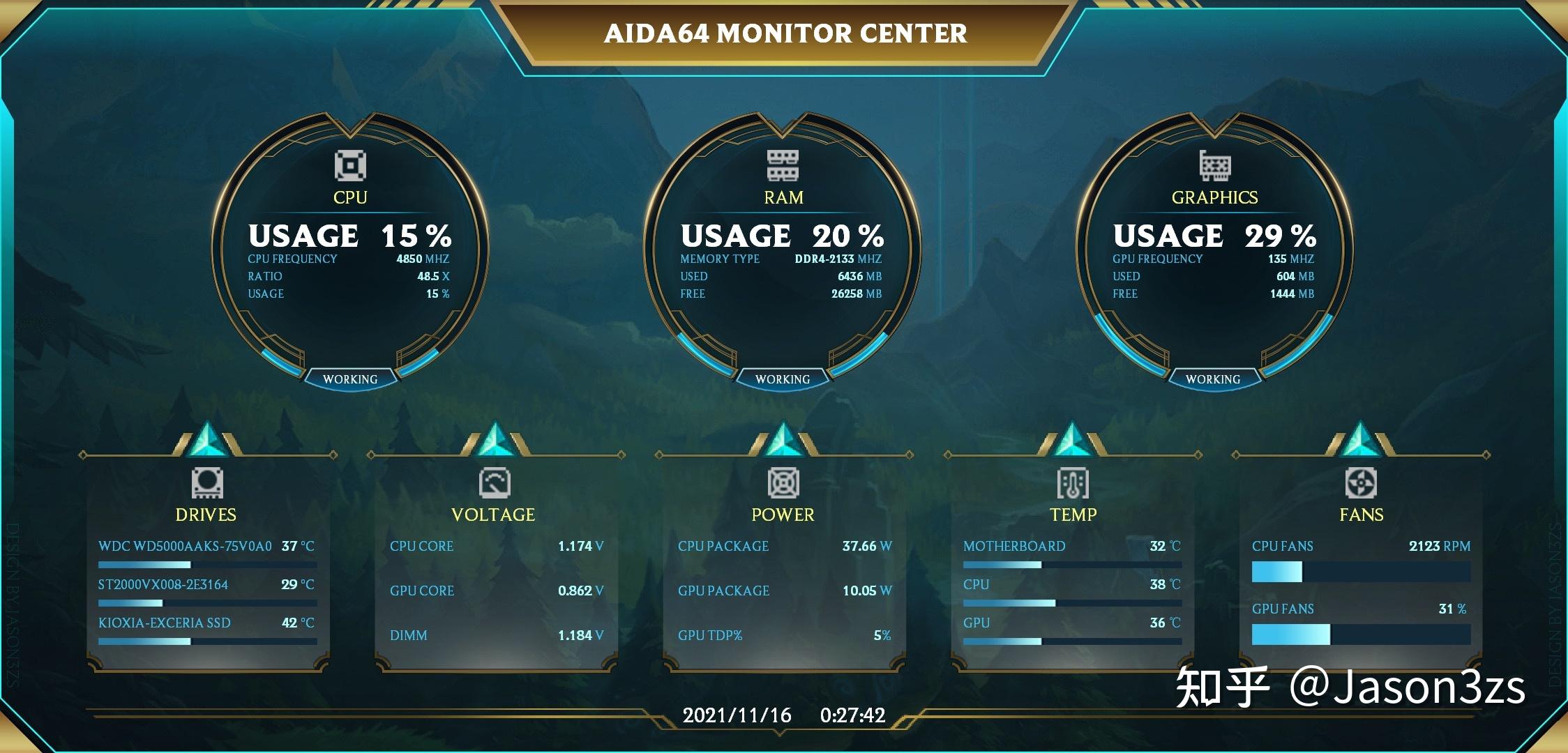The width and height of the screenshot is (1568, 753).
Task: Open the DRIVES storage icon
Action: tap(207, 484)
